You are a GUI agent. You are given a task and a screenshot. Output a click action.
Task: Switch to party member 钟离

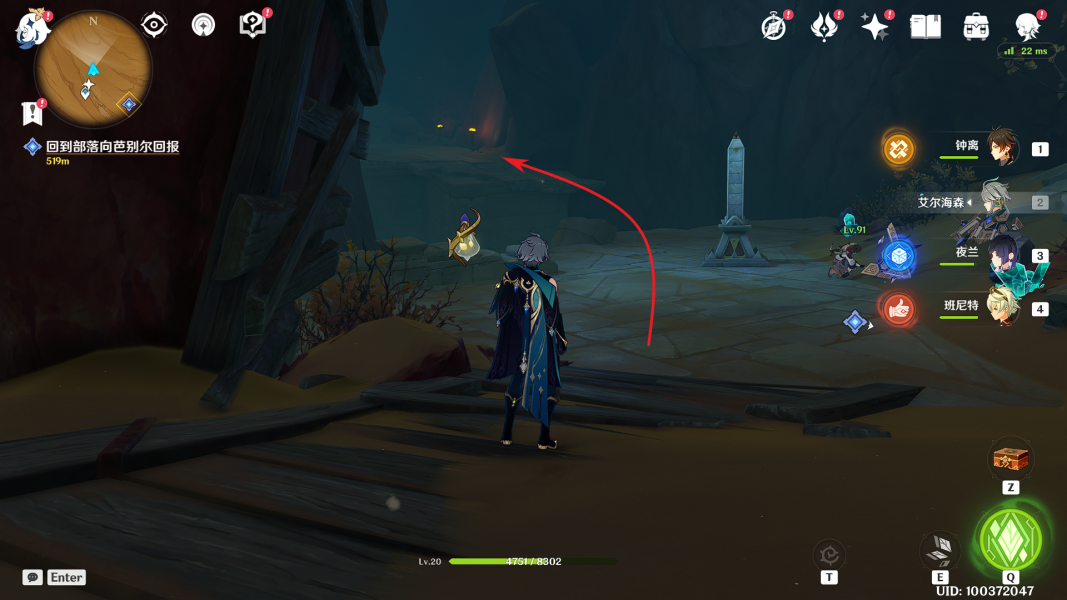(x=1001, y=148)
